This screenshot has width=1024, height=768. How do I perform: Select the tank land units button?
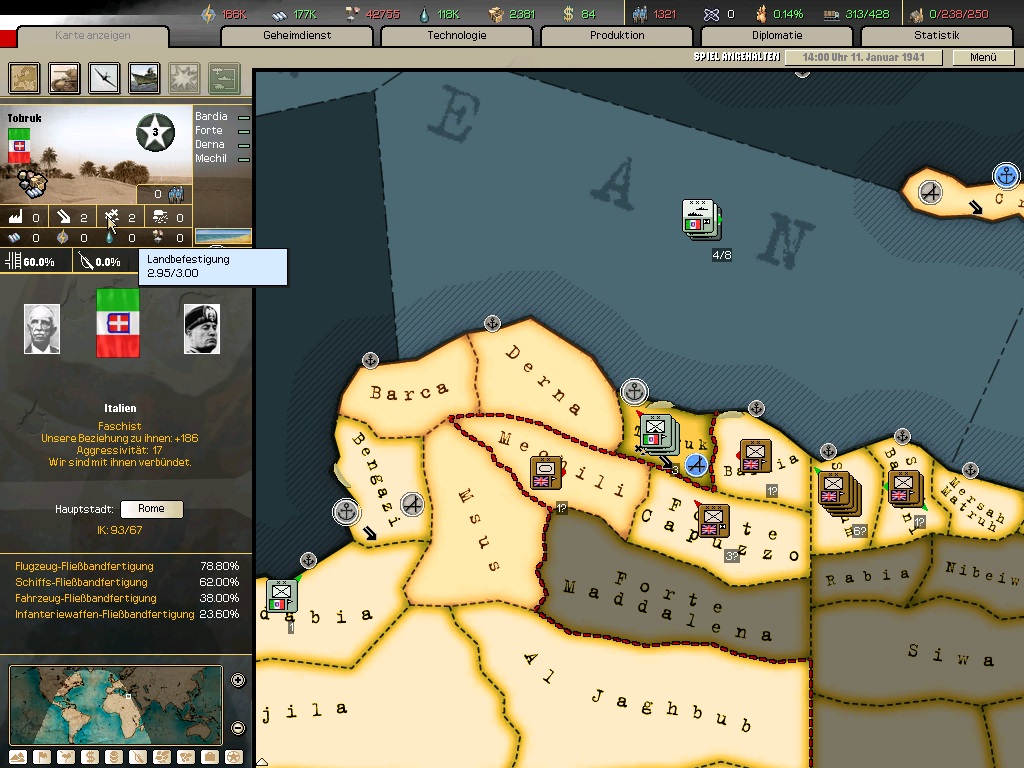click(65, 77)
